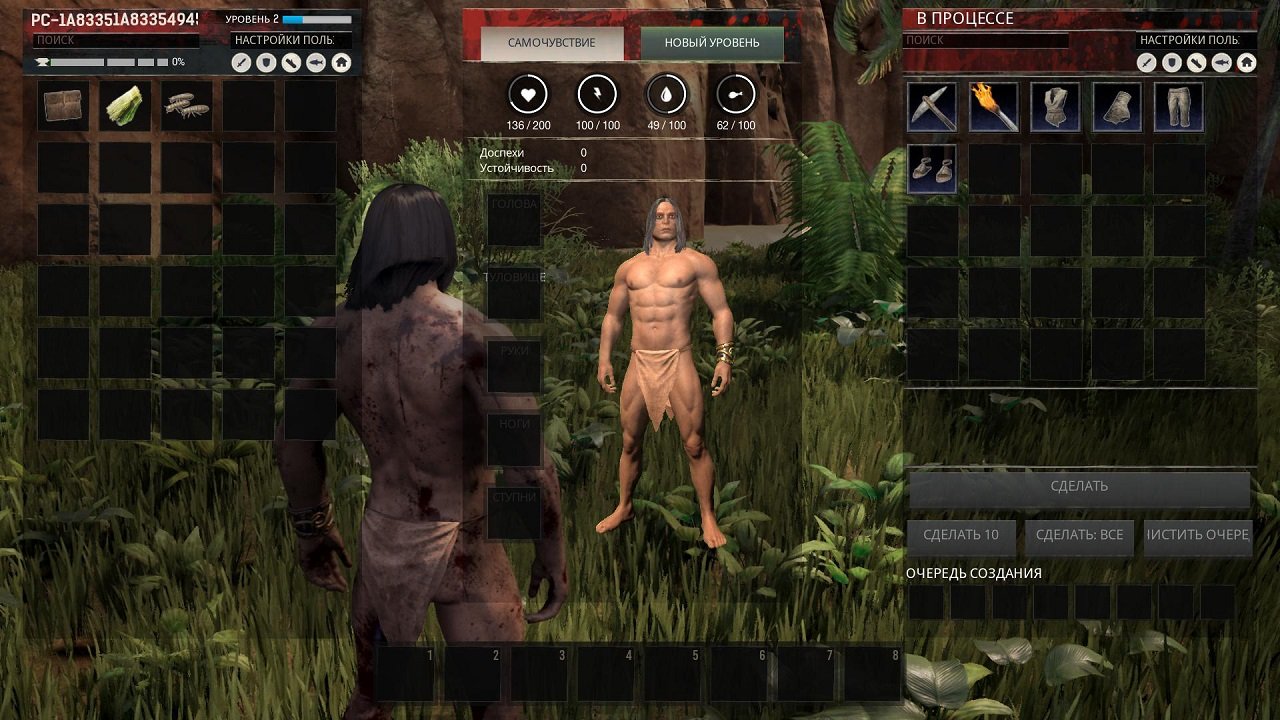
Task: Select the pickaxe recipe in crafting panel
Action: [931, 107]
